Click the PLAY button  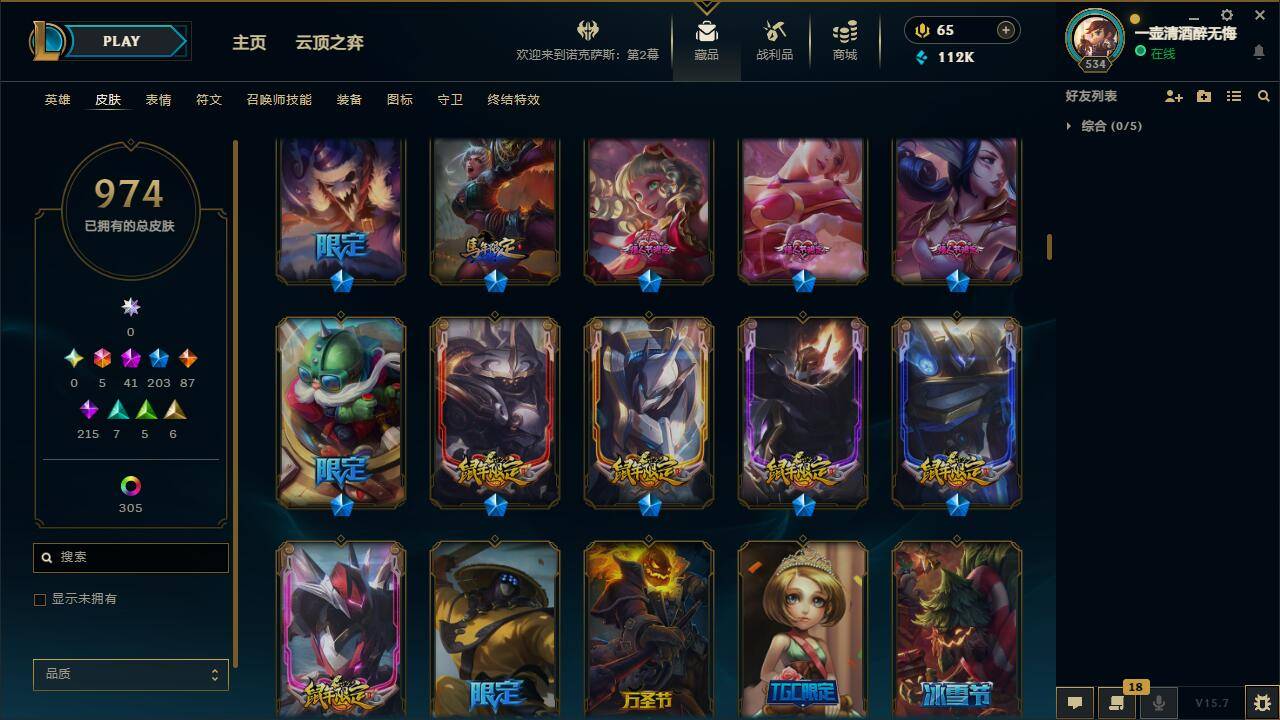pyautogui.click(x=121, y=41)
